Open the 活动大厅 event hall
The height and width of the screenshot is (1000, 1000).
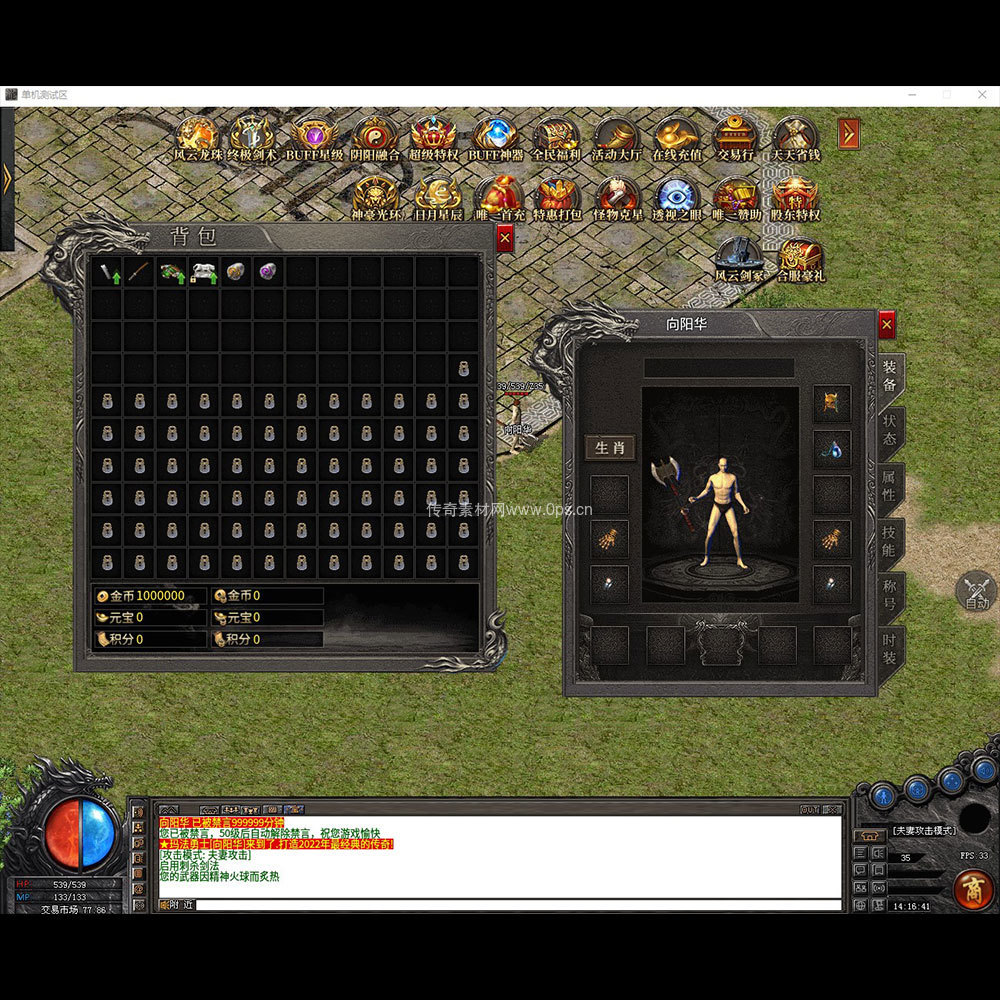click(616, 138)
